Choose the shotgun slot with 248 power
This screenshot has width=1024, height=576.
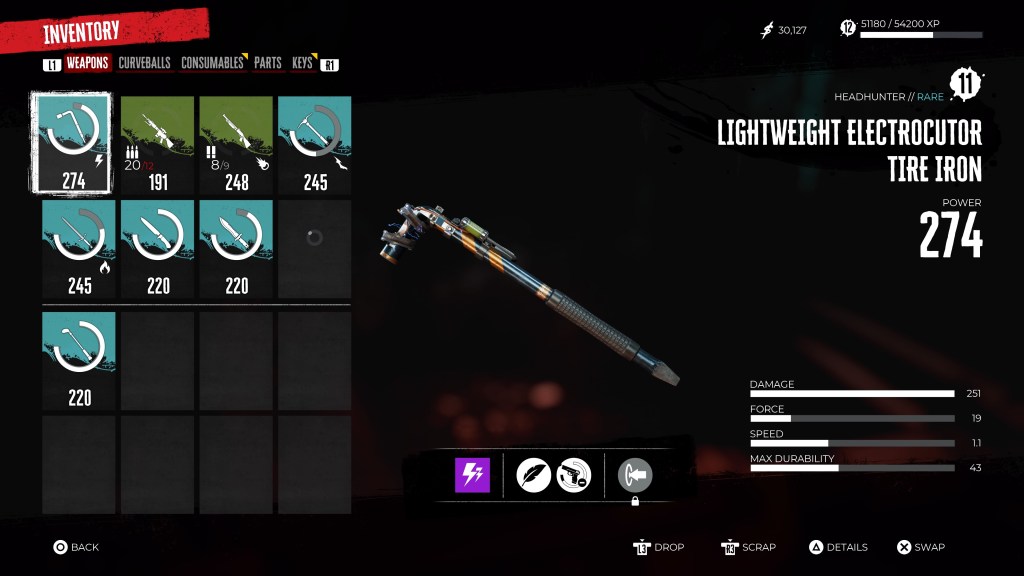[236, 144]
